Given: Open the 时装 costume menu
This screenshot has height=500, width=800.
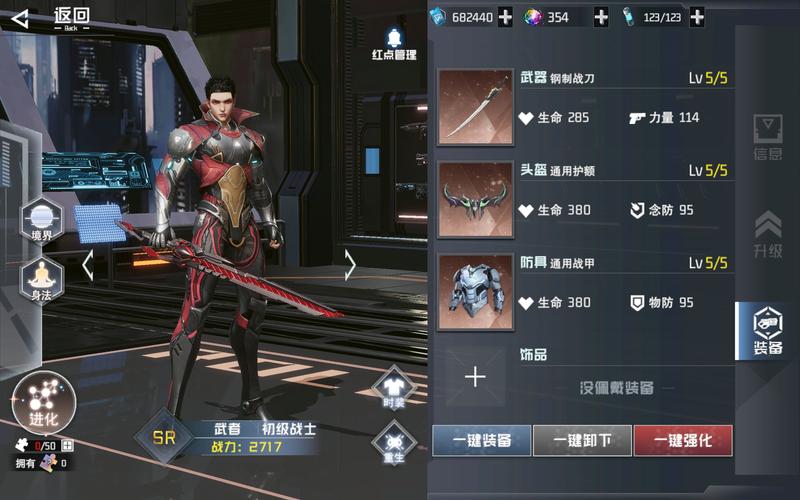Looking at the screenshot, I should [x=392, y=388].
